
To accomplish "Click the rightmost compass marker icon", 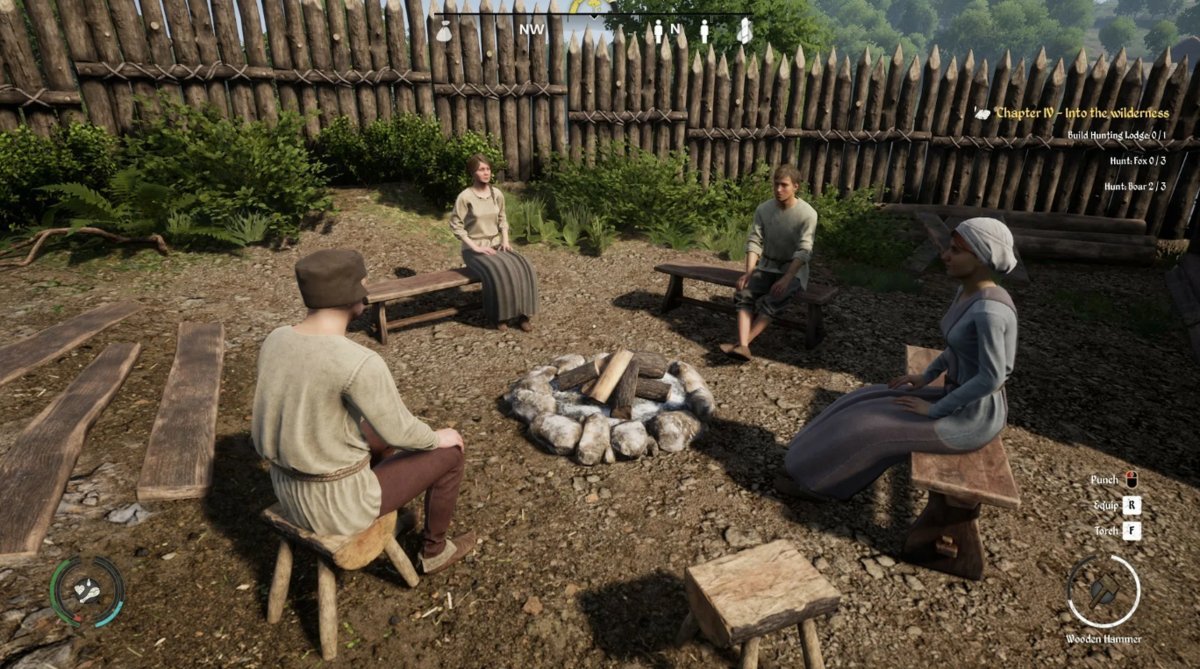I will (x=744, y=31).
